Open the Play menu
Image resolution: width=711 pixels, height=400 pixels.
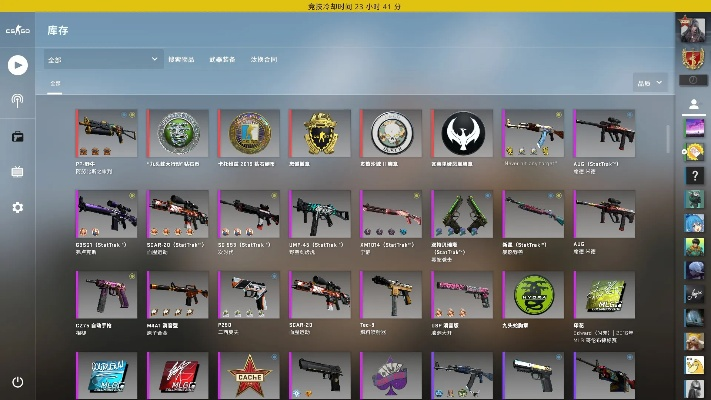pyautogui.click(x=17, y=65)
